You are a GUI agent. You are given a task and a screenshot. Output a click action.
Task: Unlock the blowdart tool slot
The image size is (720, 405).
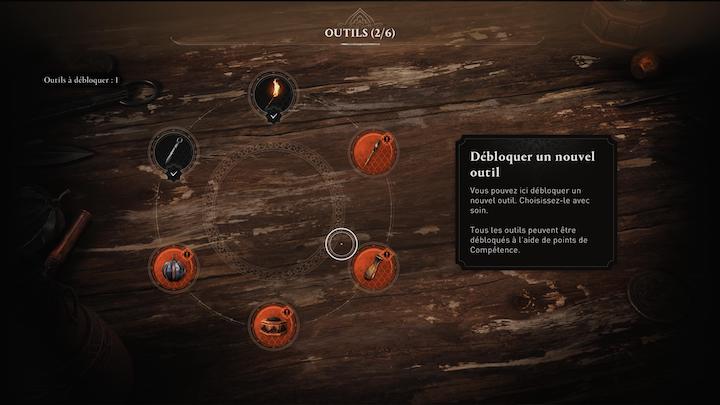click(372, 153)
